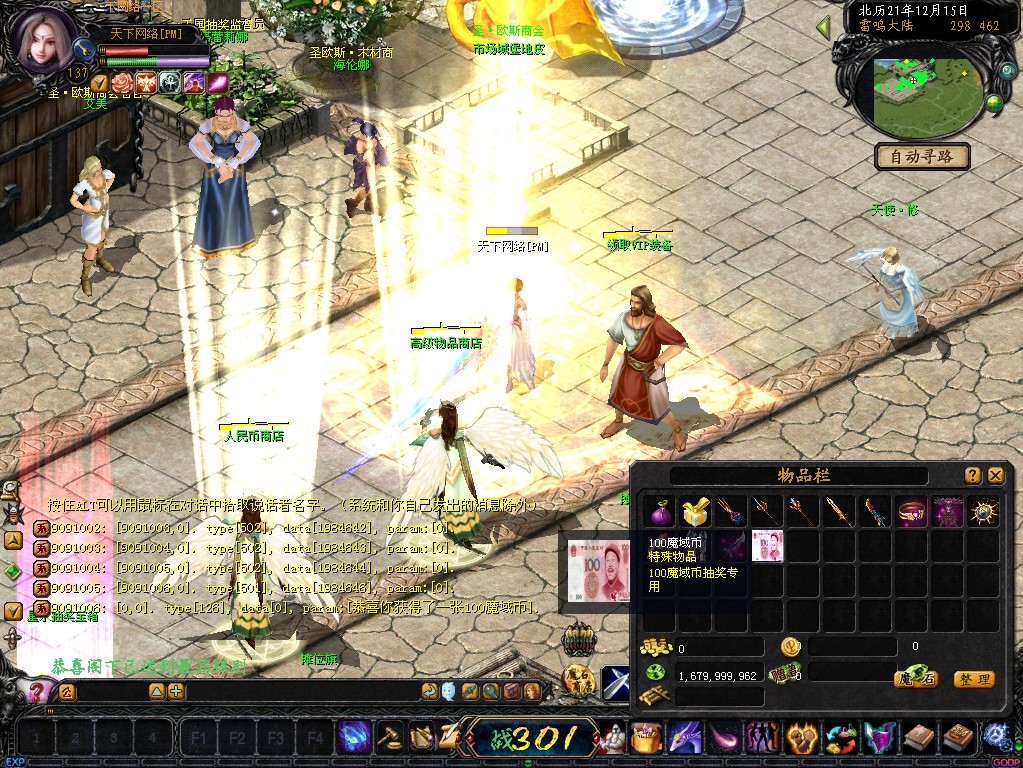
Task: Open the inventory help question mark button
Action: [x=972, y=476]
